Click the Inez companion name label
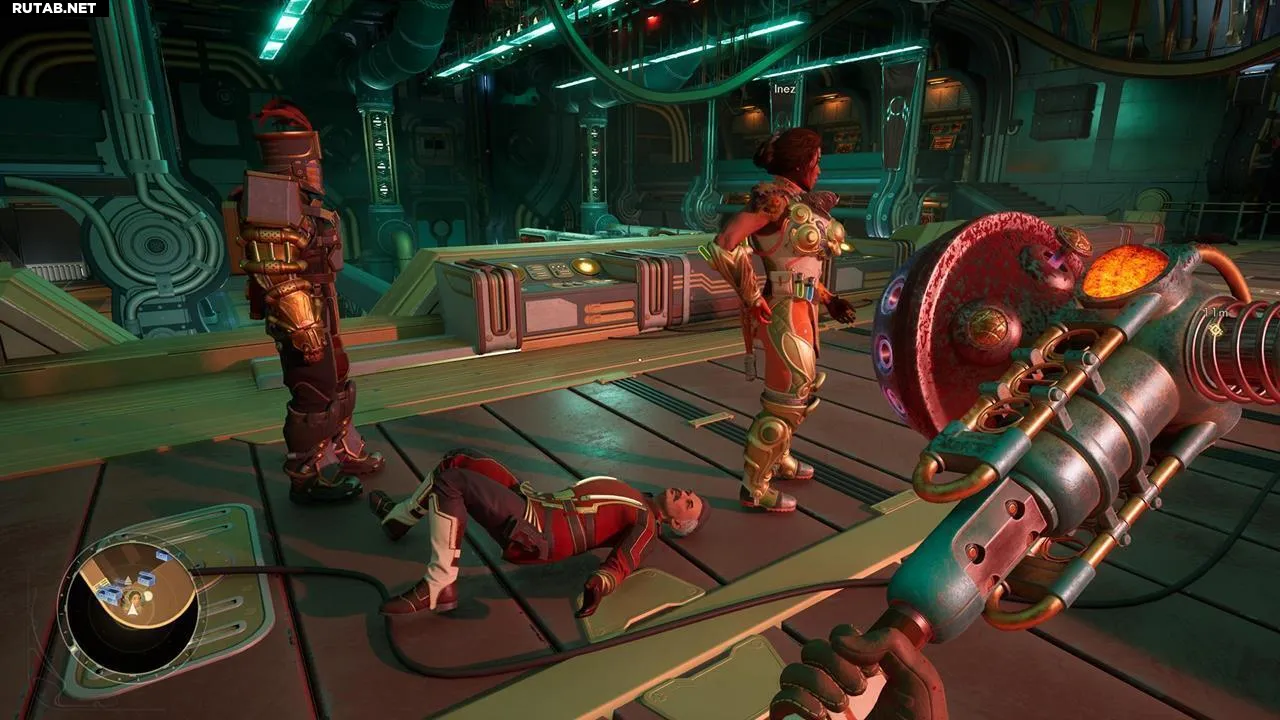The height and width of the screenshot is (720, 1280). (x=784, y=89)
